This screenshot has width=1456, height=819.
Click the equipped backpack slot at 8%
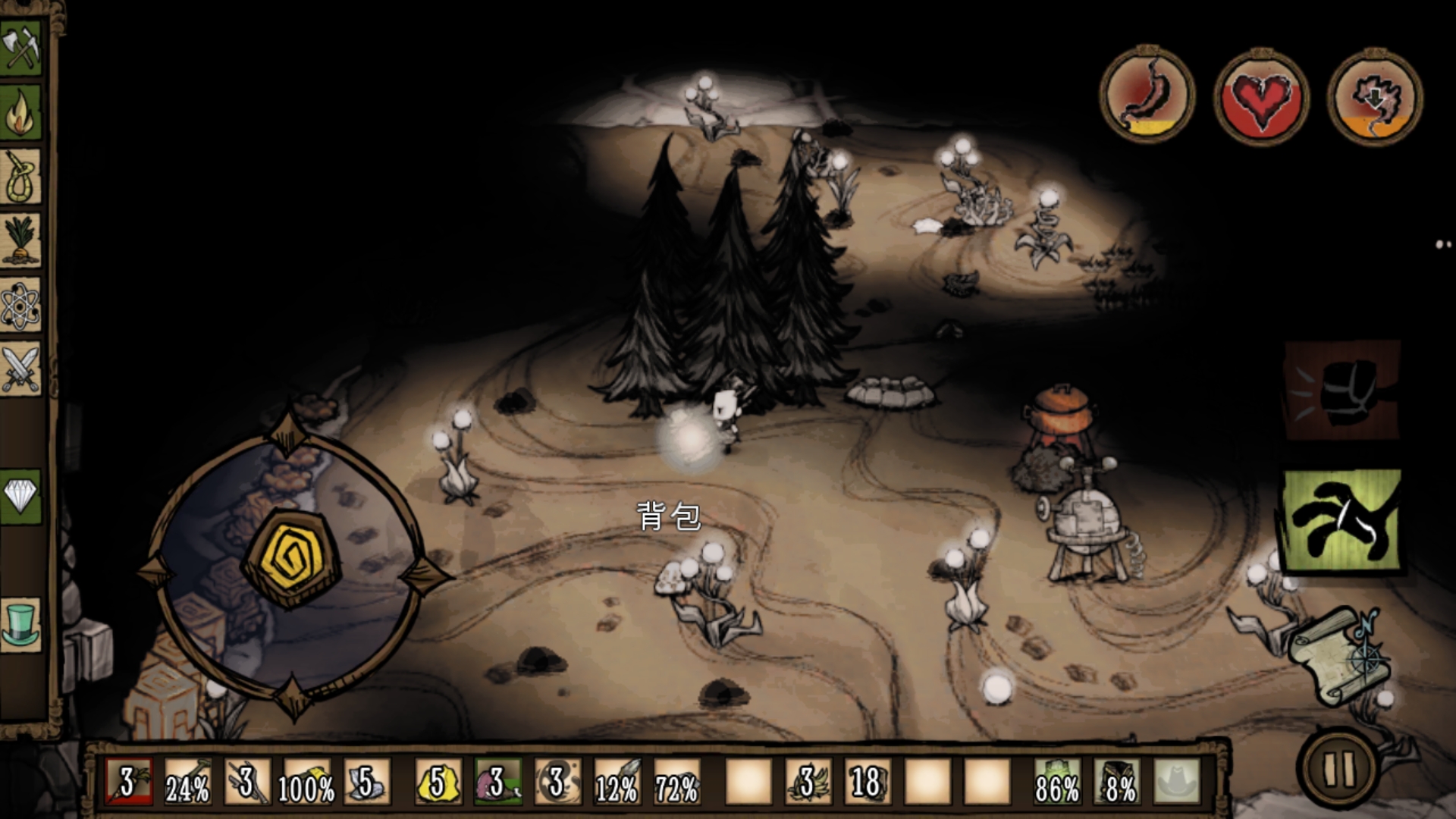[x=1118, y=782]
